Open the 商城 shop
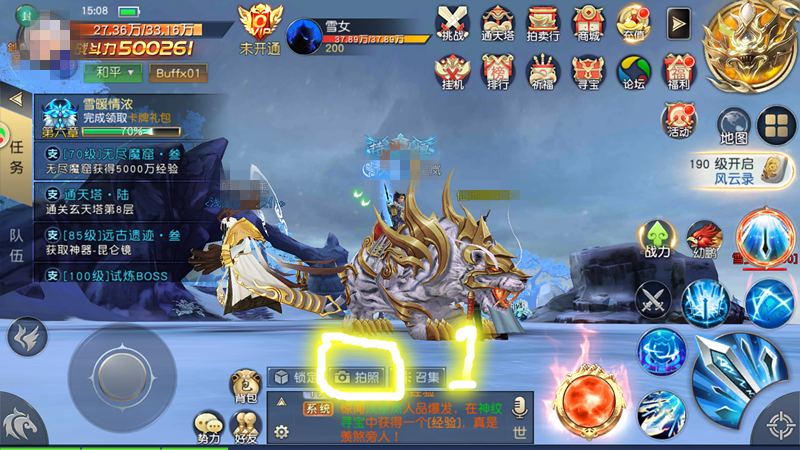The height and width of the screenshot is (450, 800). point(588,22)
